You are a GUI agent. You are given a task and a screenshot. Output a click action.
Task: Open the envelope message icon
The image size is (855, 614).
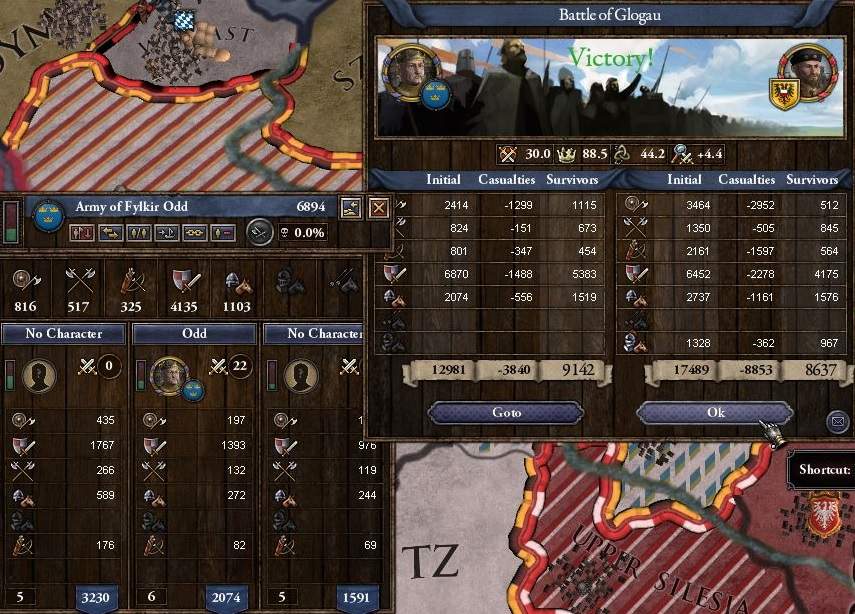(x=837, y=422)
